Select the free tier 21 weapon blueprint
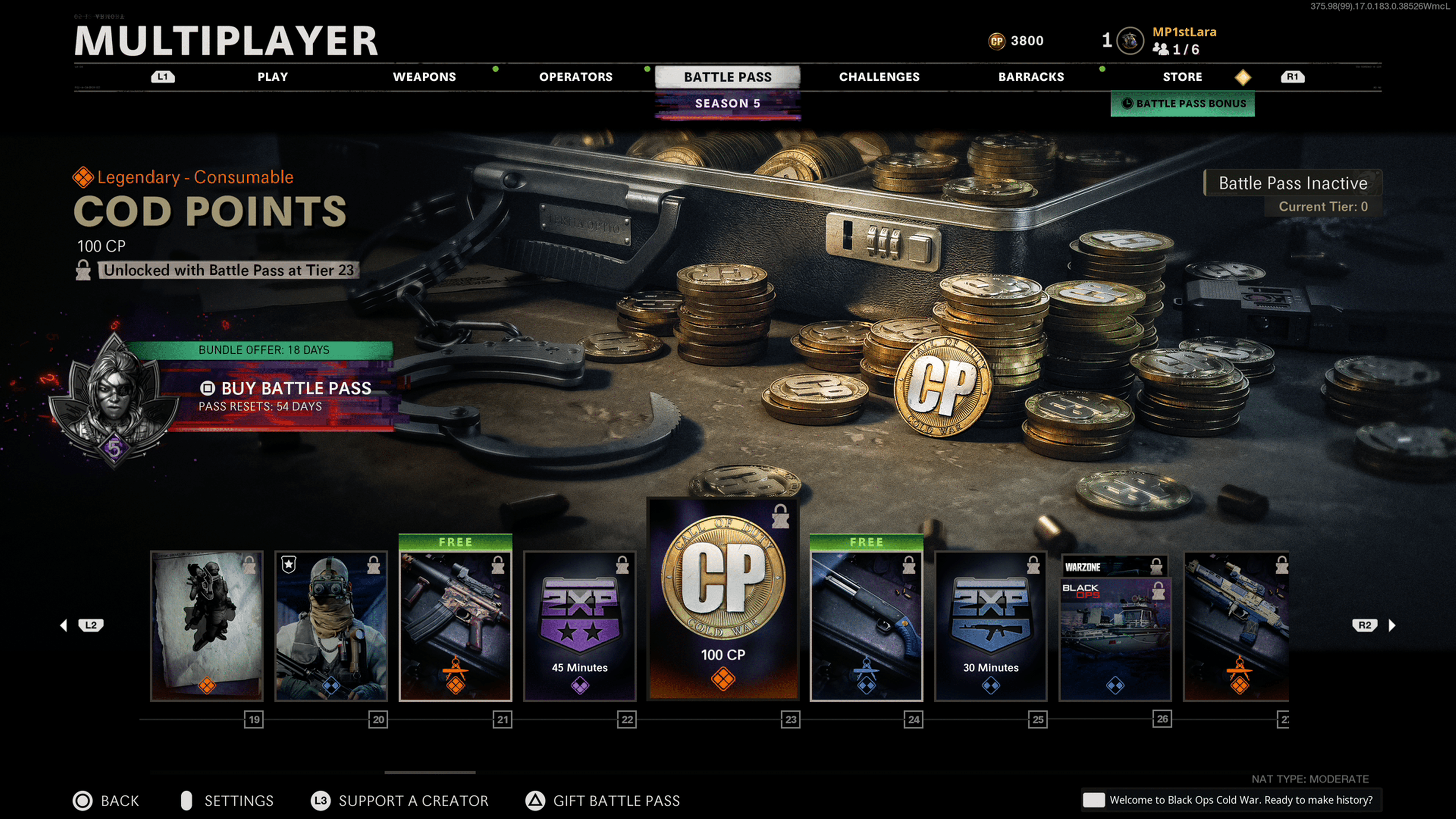Screen dimensions: 1456x819 coord(455,626)
